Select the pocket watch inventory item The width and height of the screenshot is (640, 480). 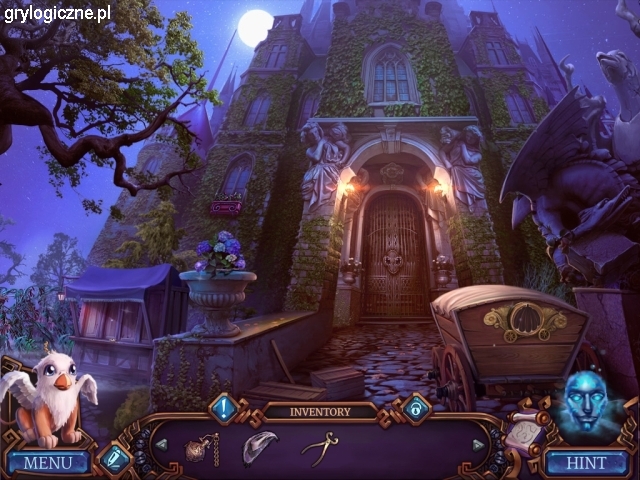tap(203, 447)
